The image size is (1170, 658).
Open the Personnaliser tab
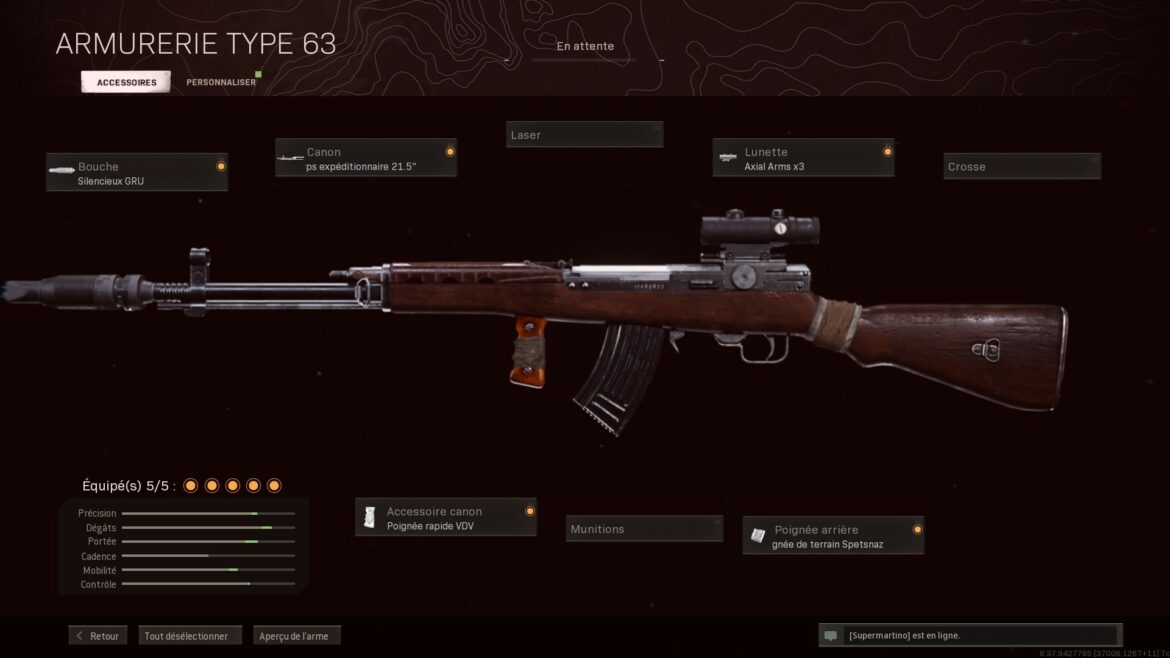point(220,82)
